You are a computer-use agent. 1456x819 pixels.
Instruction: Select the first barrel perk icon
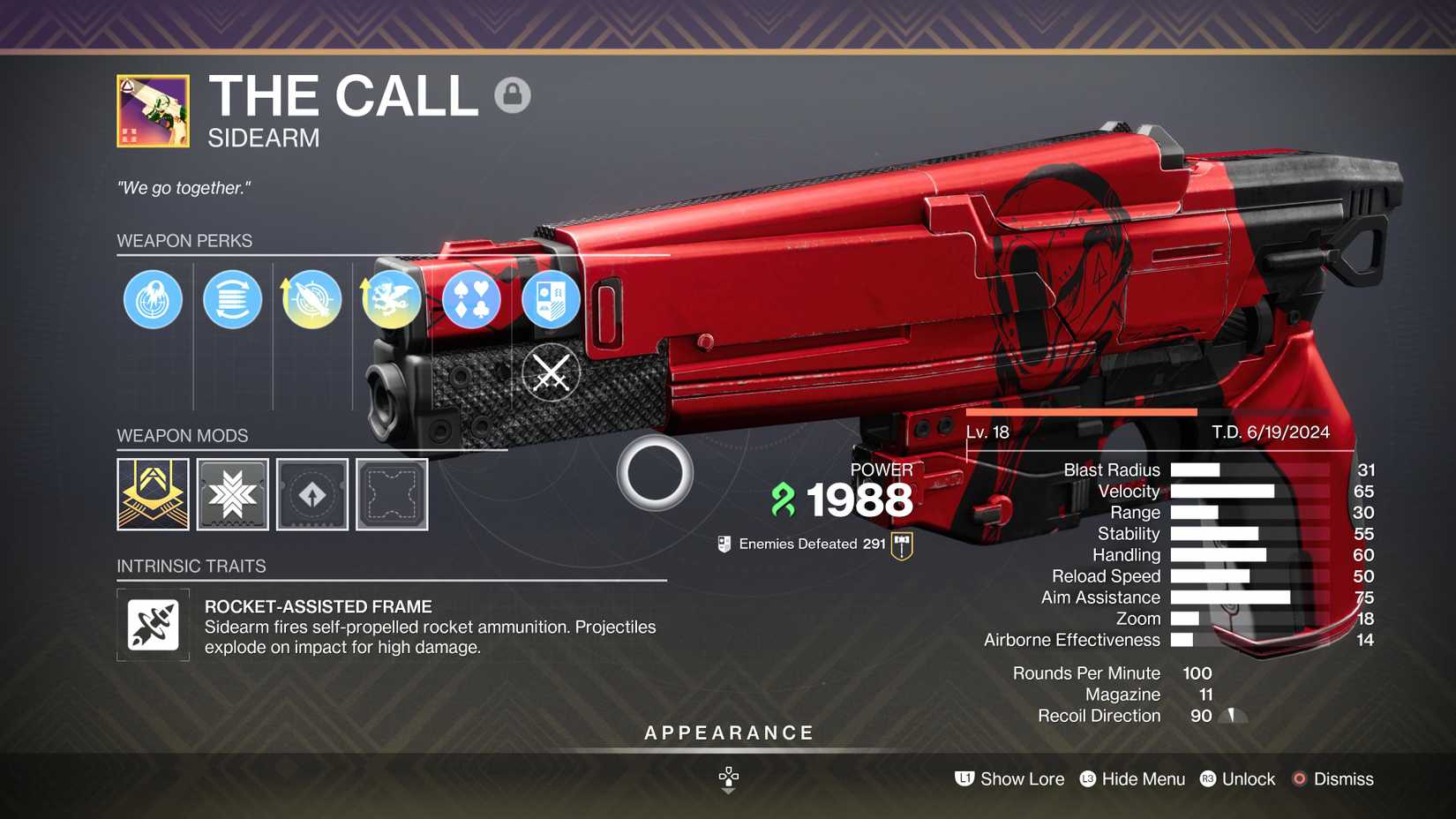152,299
